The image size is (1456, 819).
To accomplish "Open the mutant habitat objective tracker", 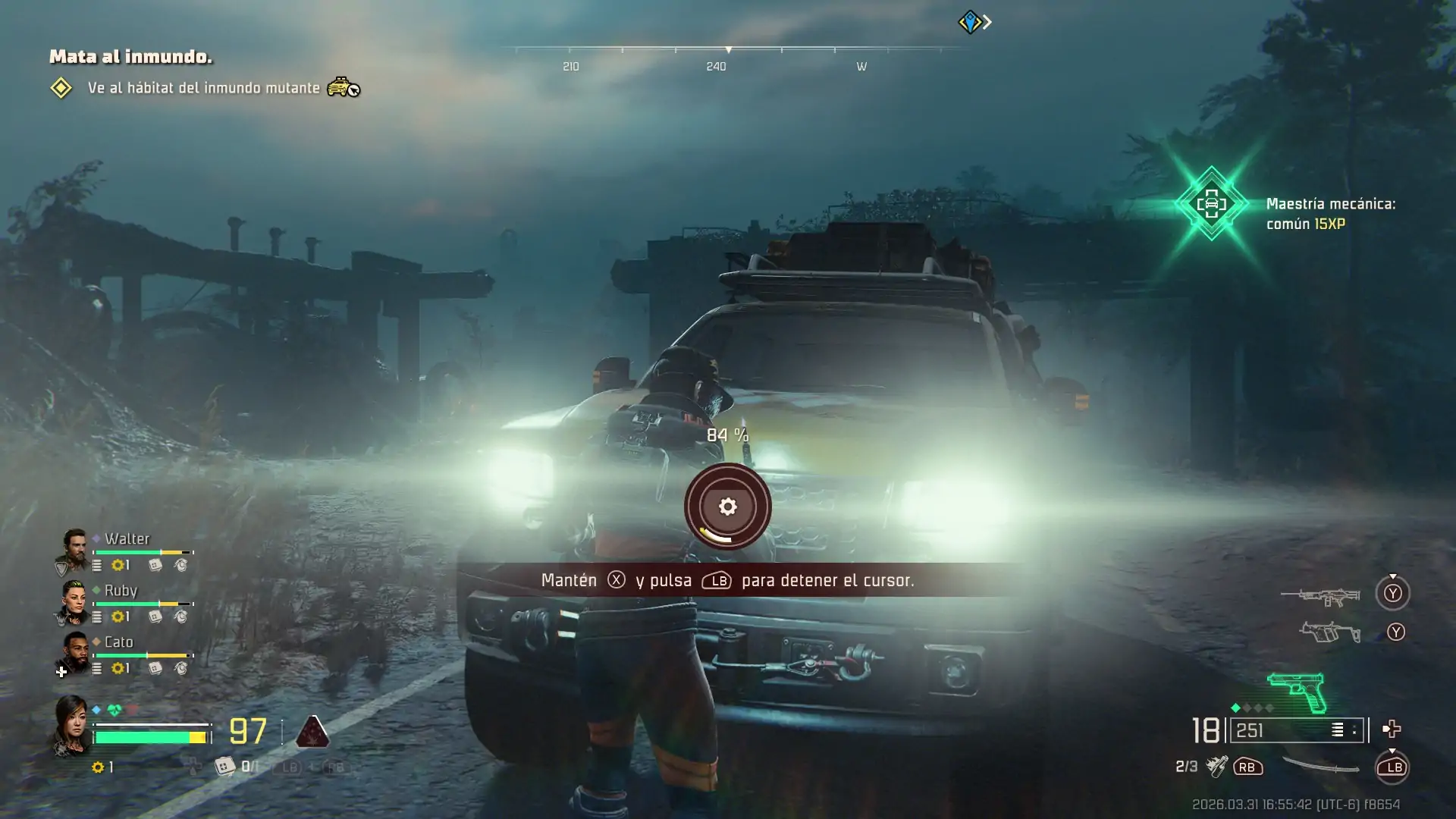I will click(x=203, y=88).
